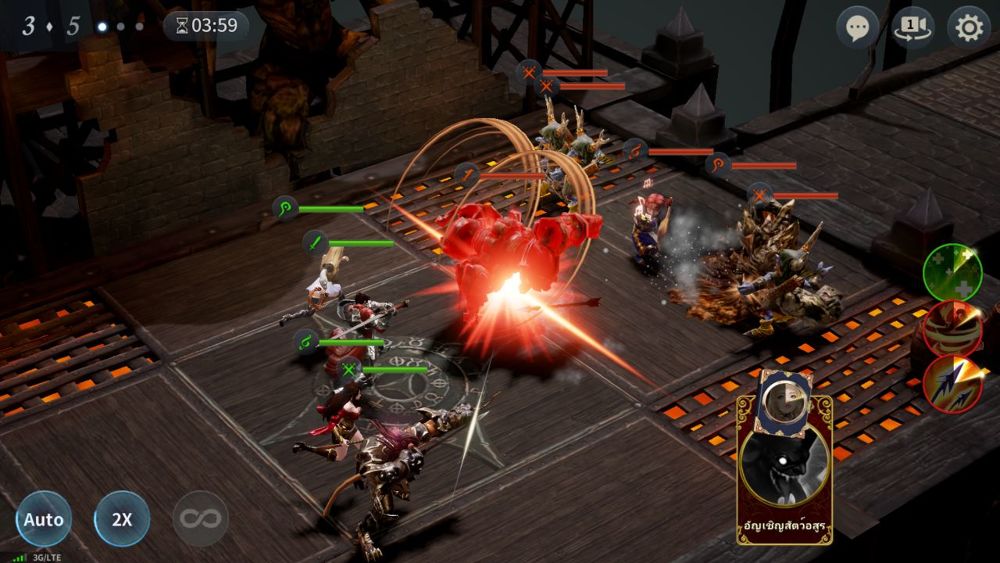
Task: Open settings with the gear icon
Action: 968,27
